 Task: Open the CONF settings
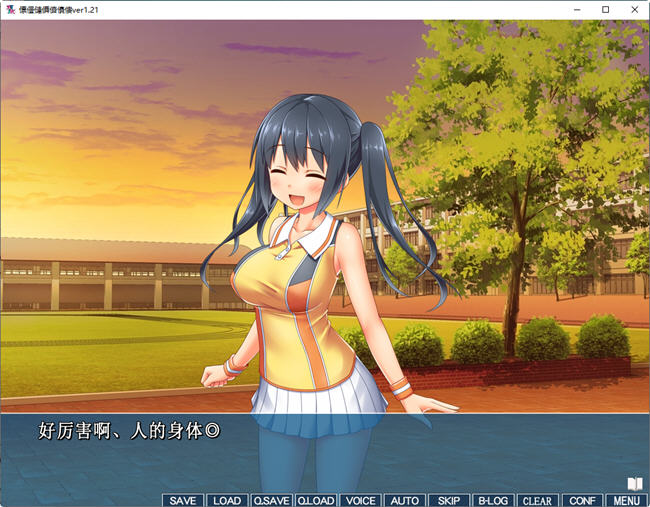(x=581, y=500)
